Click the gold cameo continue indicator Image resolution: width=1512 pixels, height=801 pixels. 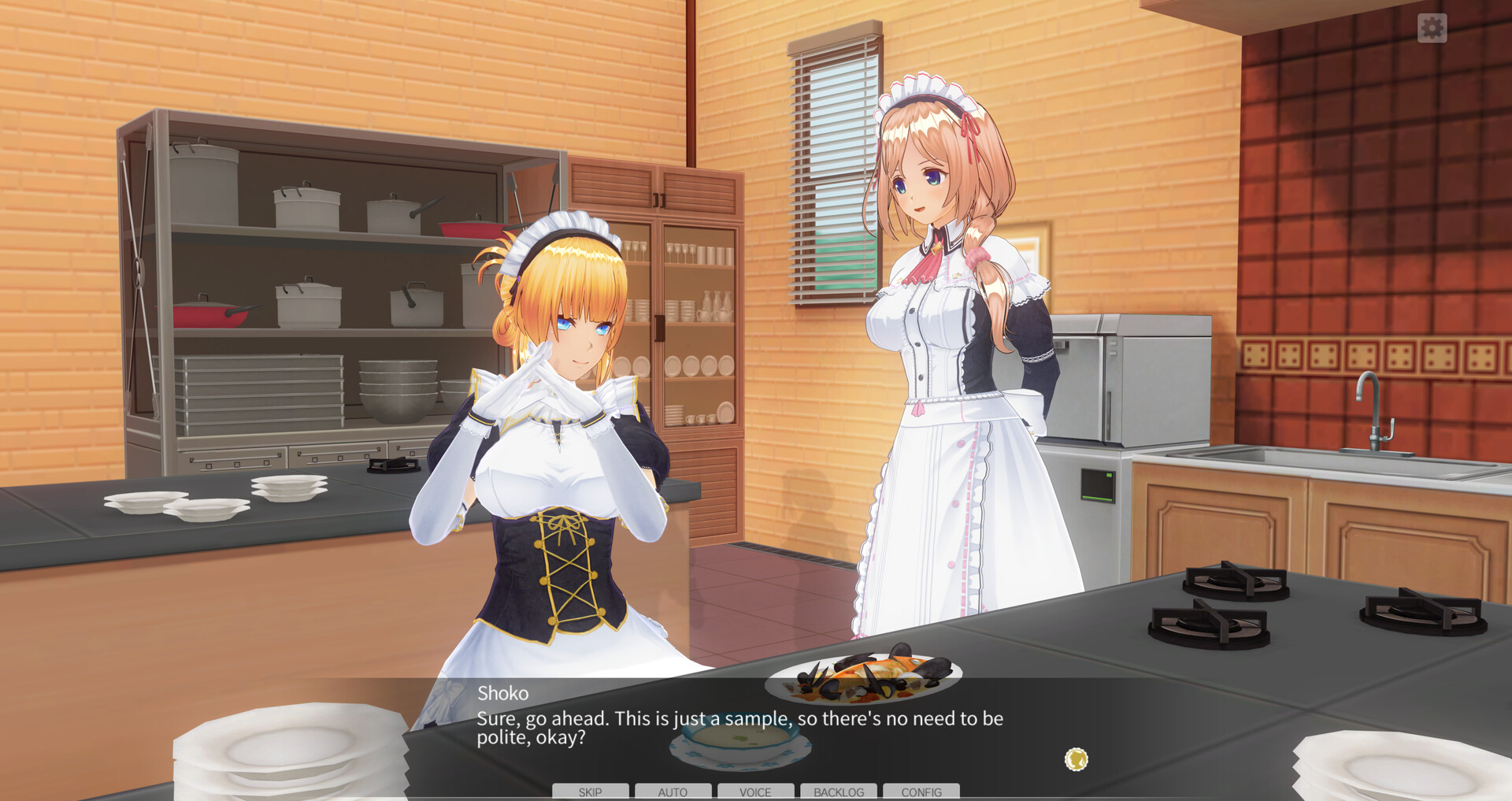[x=1078, y=758]
